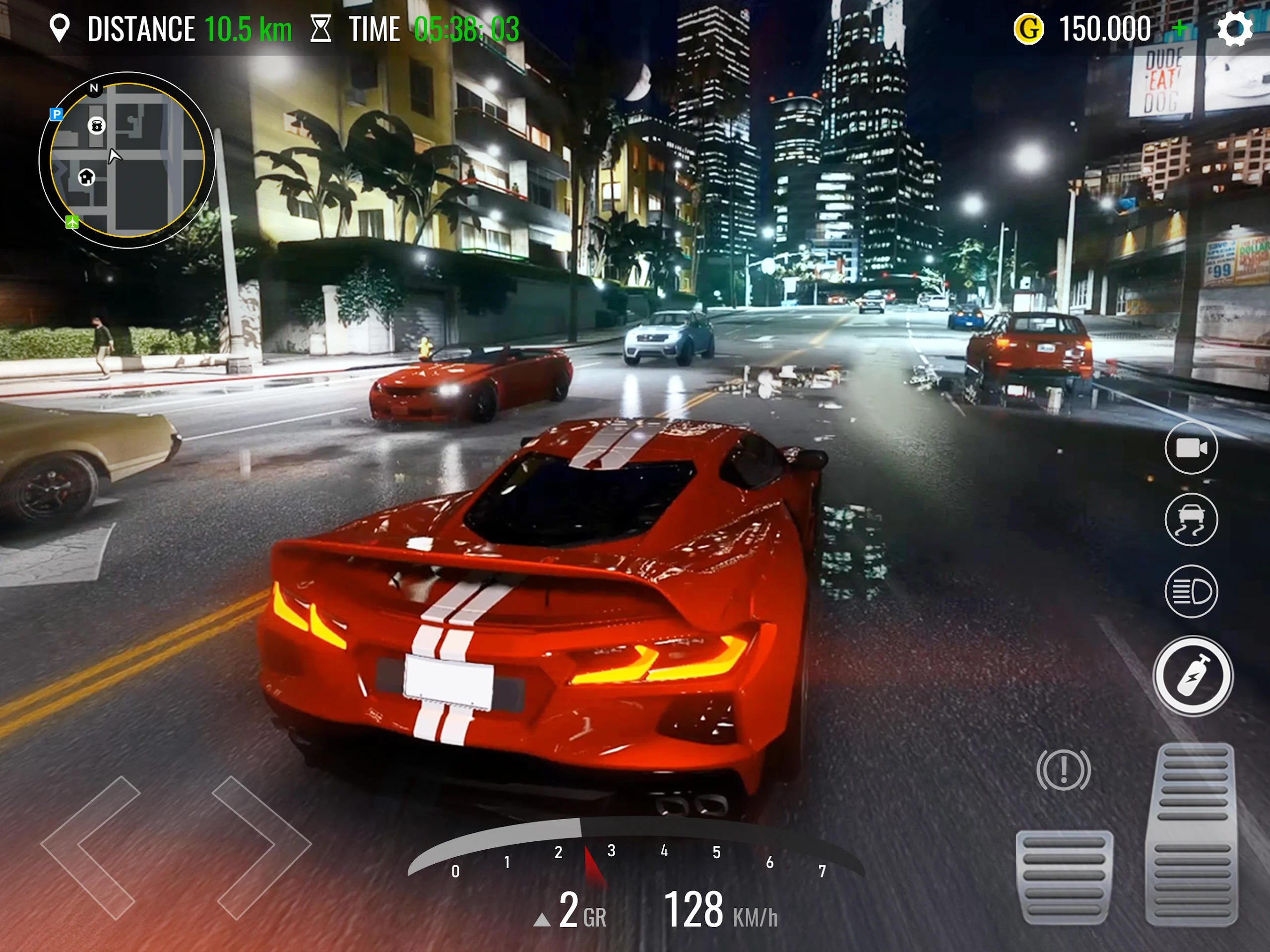Shift up using the gear arrow
The height and width of the screenshot is (952, 1270).
tap(541, 920)
